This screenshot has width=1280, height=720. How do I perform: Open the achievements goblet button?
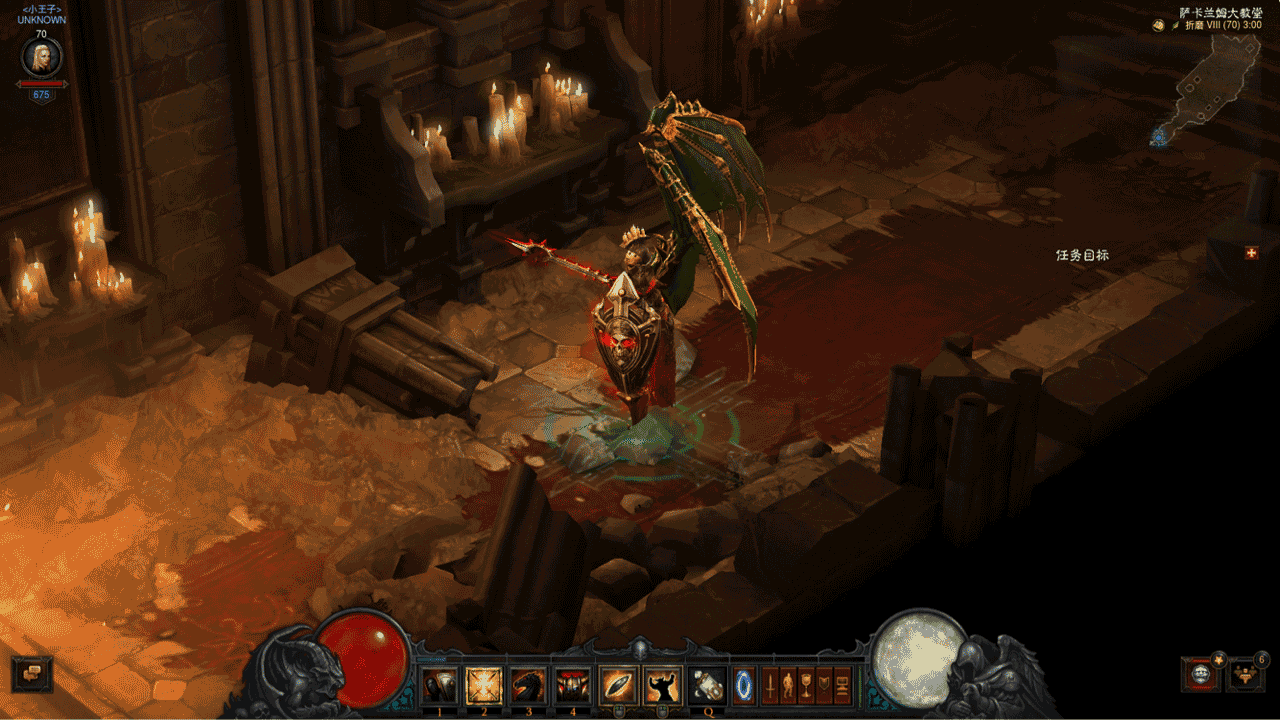coord(806,686)
